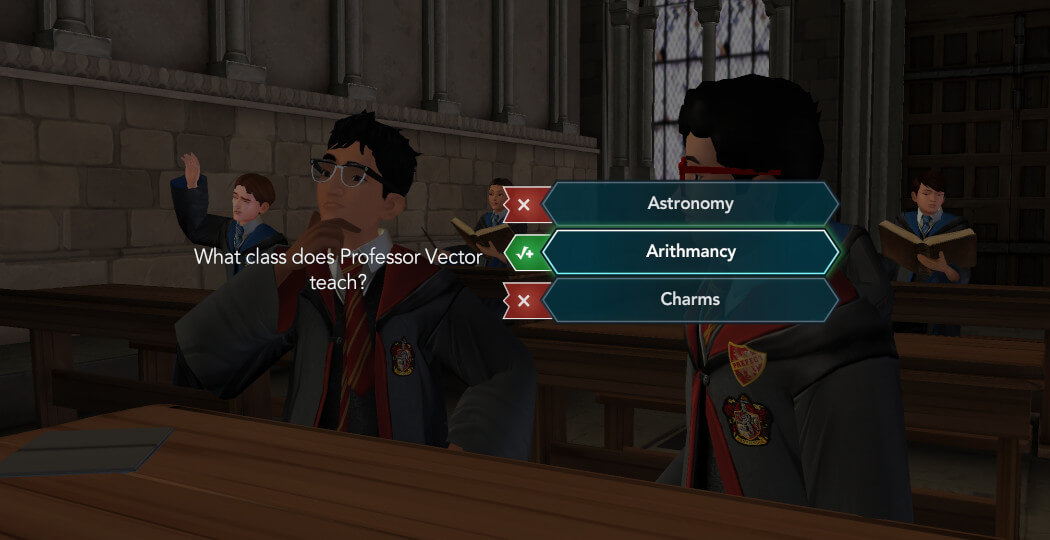Pick the Charms answer option

tap(690, 299)
